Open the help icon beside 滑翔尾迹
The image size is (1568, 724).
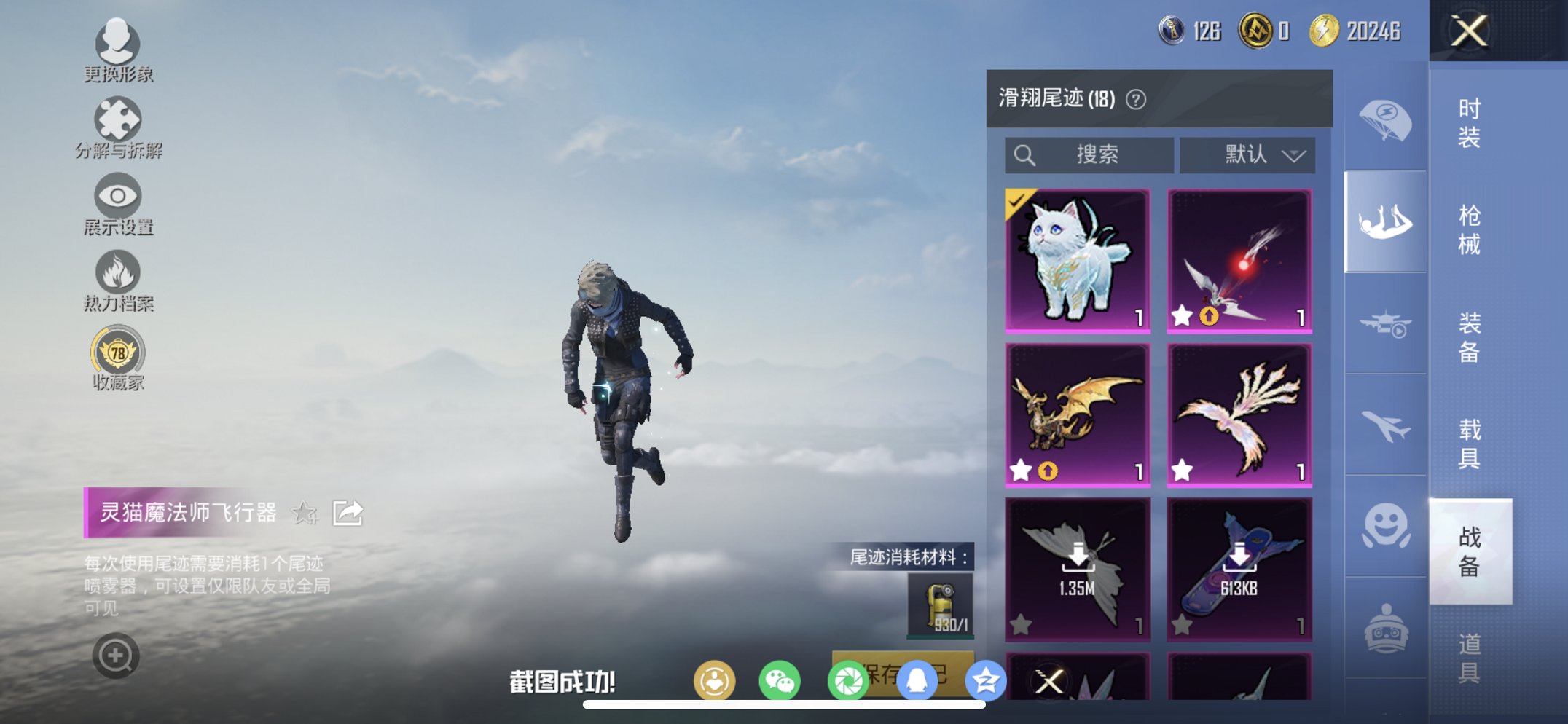pyautogui.click(x=1134, y=98)
